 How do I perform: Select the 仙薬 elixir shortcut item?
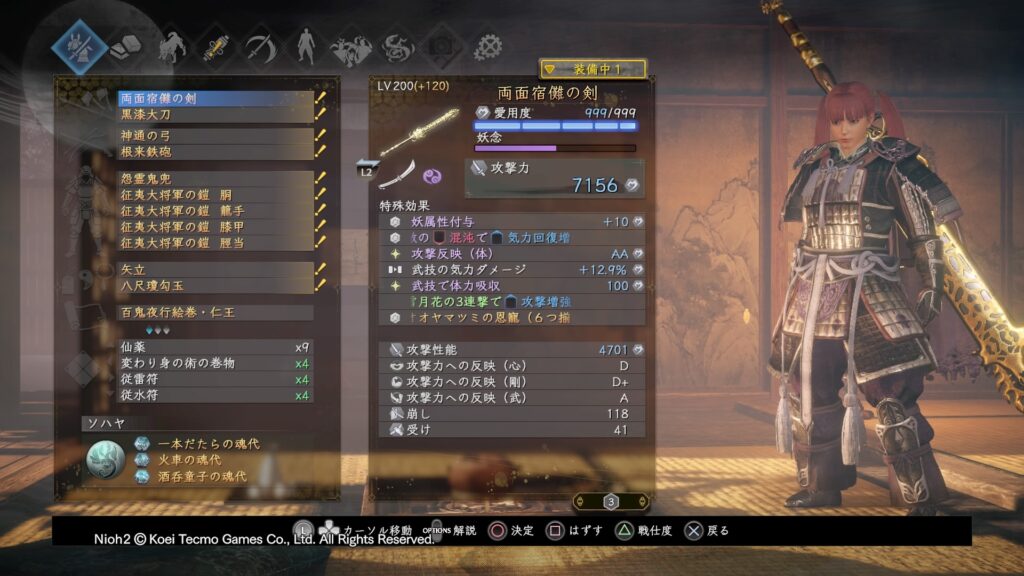pos(215,347)
